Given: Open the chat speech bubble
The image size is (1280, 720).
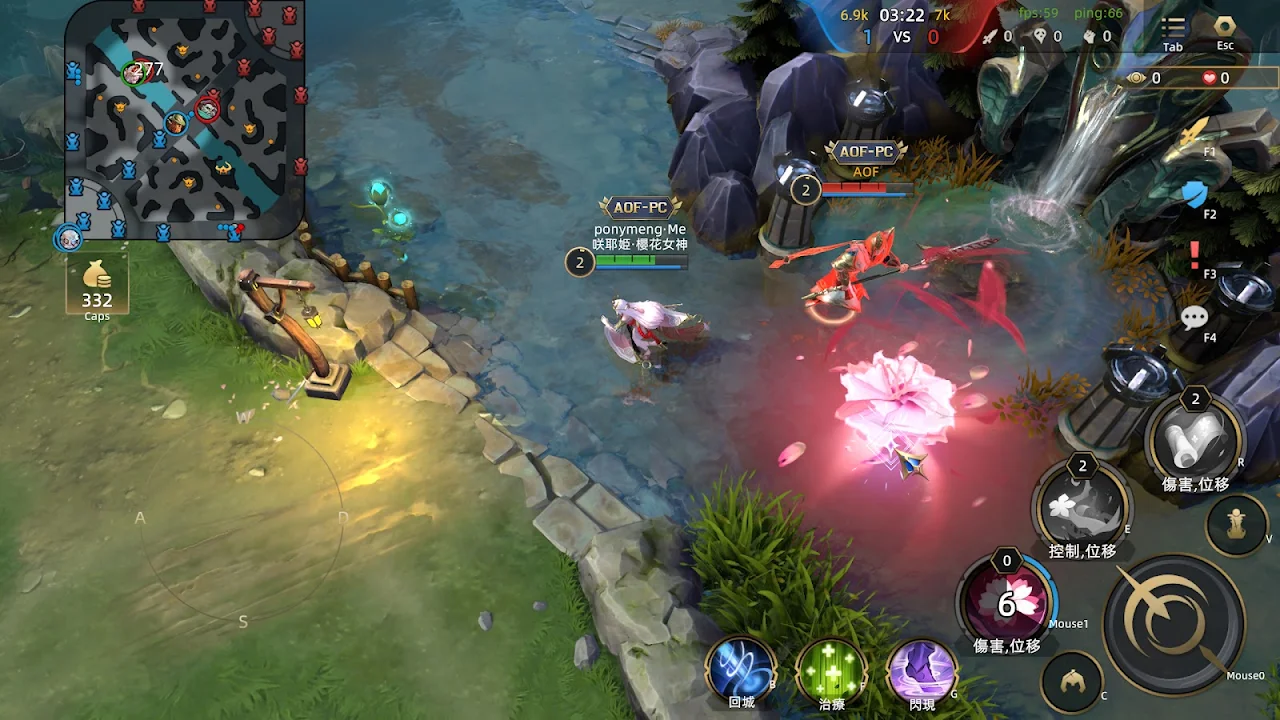Looking at the screenshot, I should [1195, 318].
